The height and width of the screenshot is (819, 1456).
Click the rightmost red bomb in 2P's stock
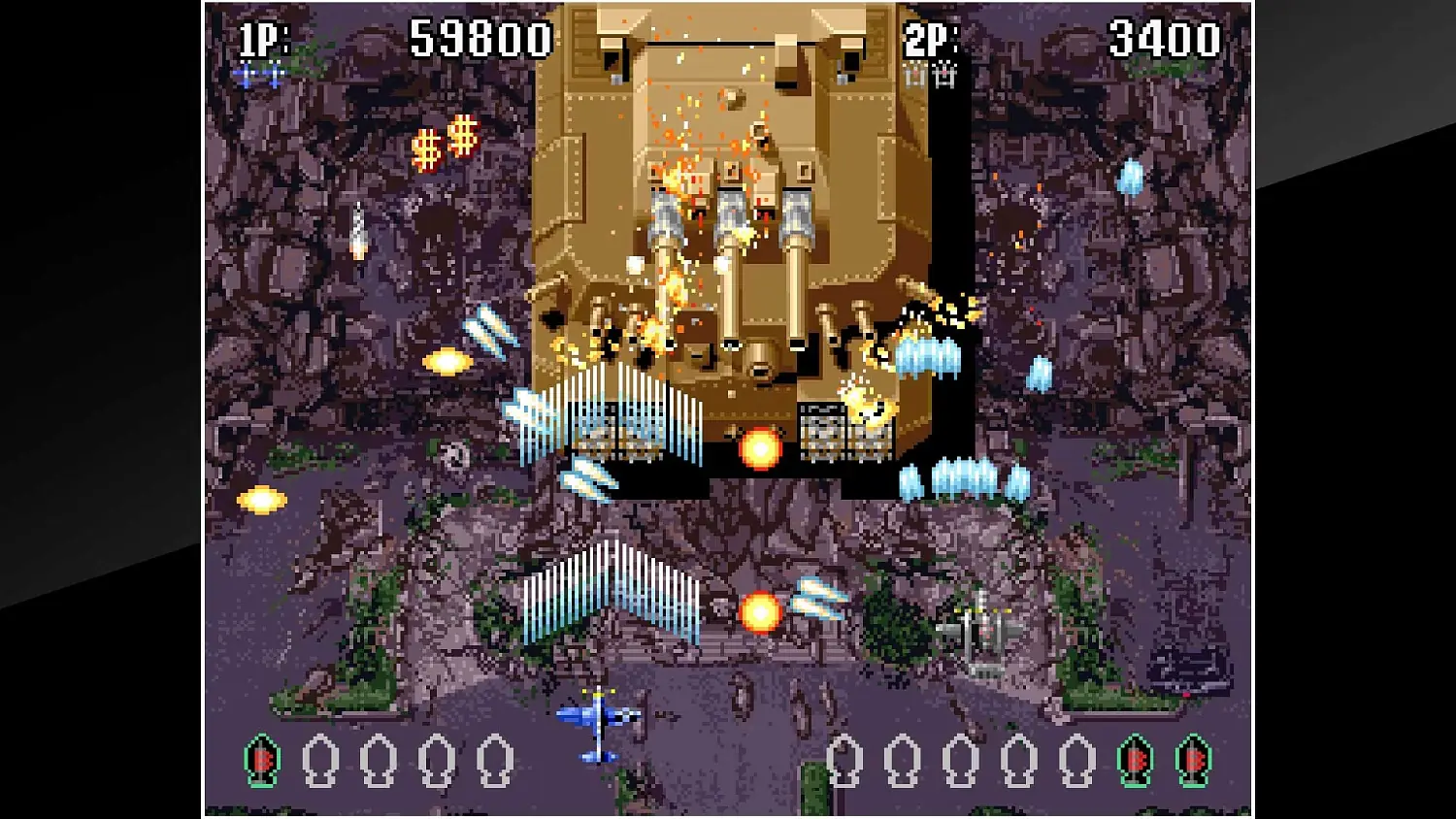[1191, 761]
